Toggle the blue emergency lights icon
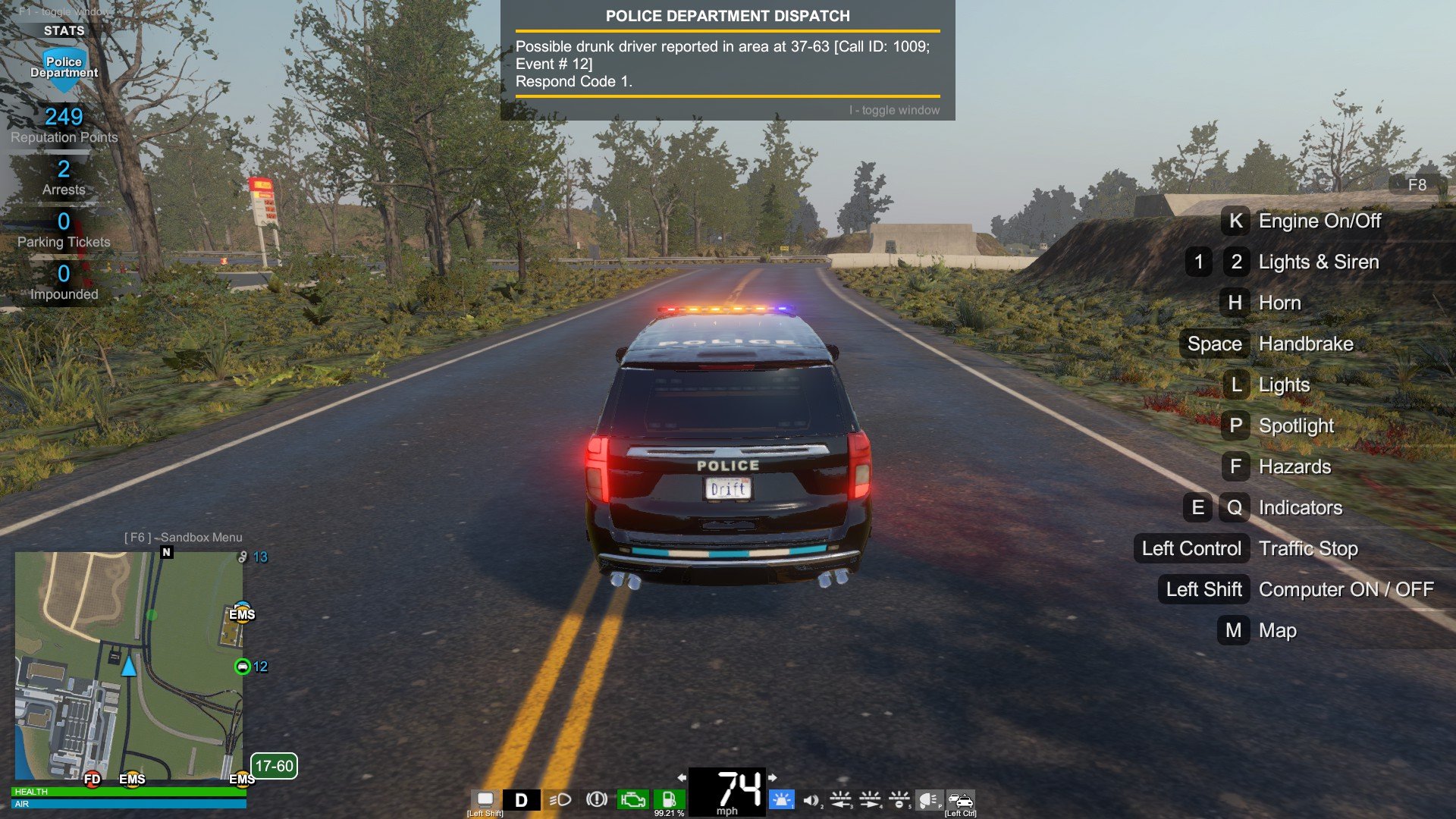The image size is (1456, 819). pos(781,799)
